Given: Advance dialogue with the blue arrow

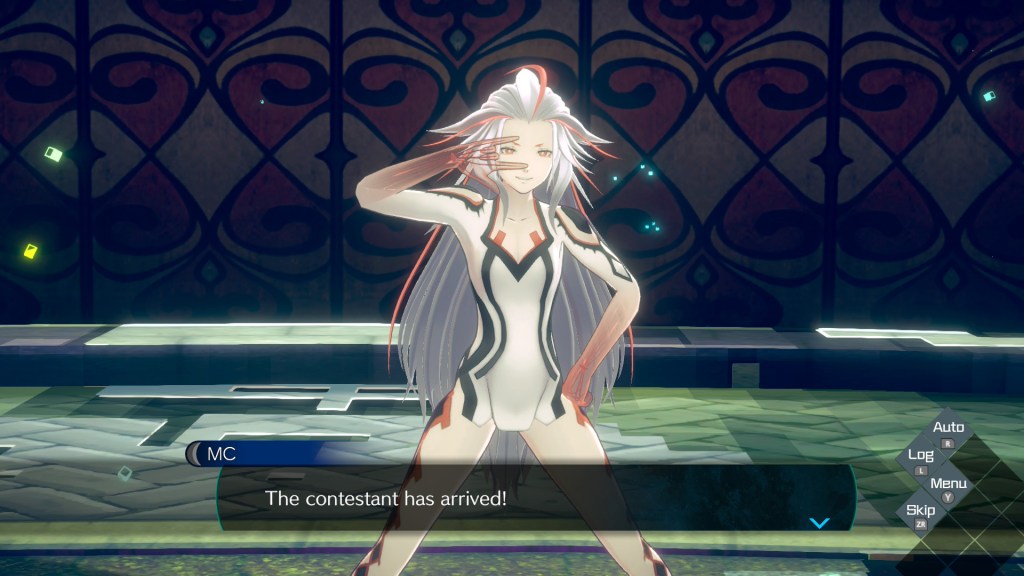Looking at the screenshot, I should tap(819, 522).
